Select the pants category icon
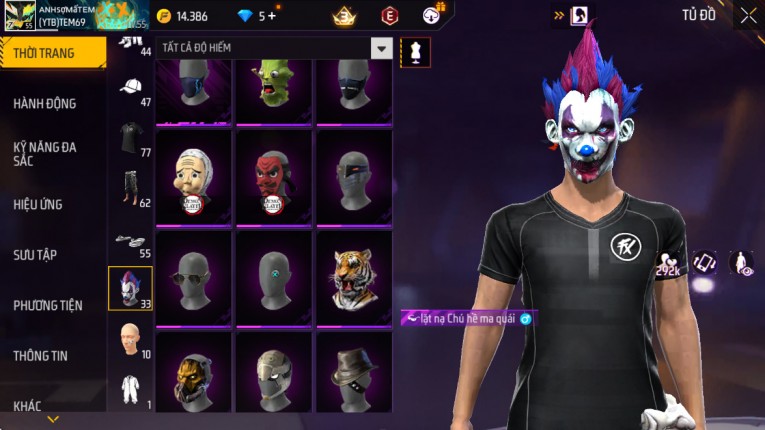 coord(130,188)
